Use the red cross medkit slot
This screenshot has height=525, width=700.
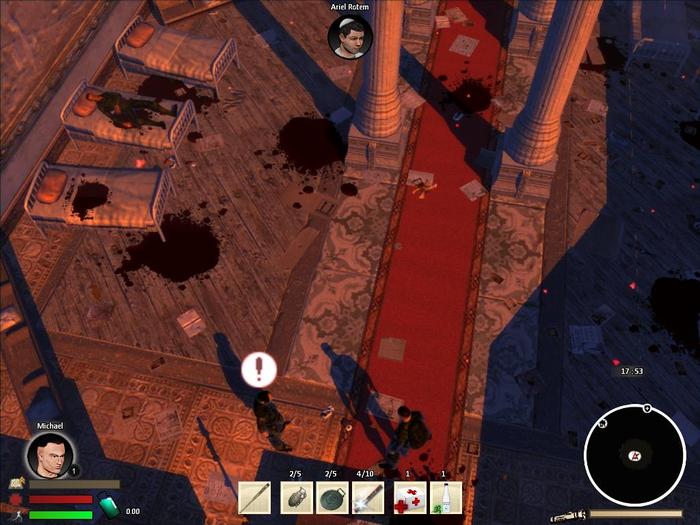pos(408,497)
